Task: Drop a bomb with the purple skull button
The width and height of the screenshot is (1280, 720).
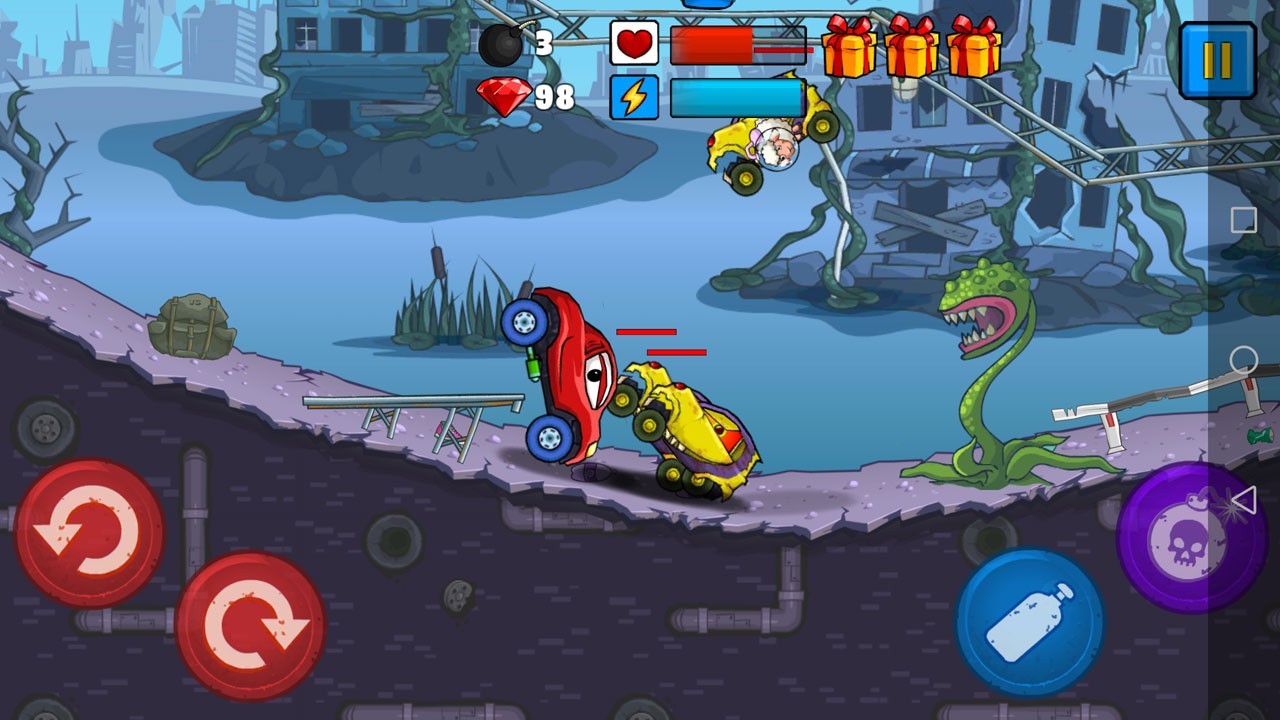Action: pyautogui.click(x=1190, y=537)
